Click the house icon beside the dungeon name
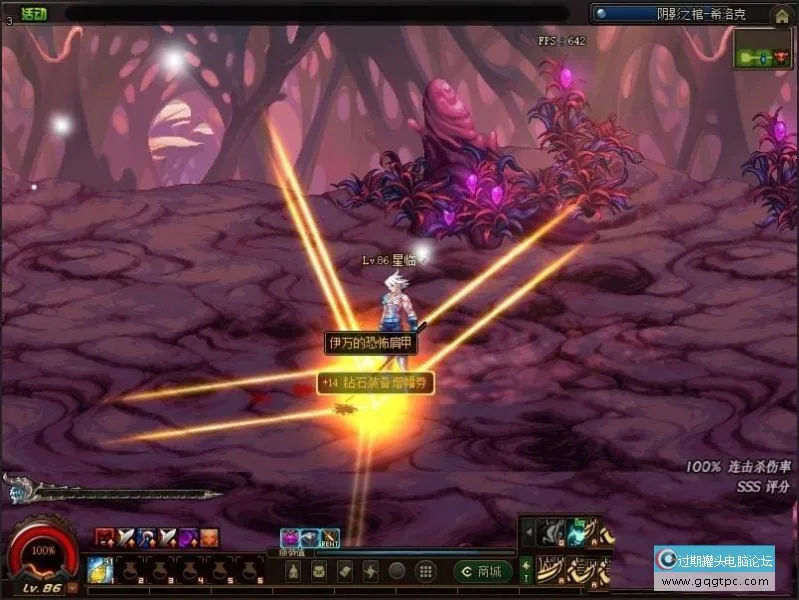Image resolution: width=799 pixels, height=600 pixels. click(x=781, y=14)
